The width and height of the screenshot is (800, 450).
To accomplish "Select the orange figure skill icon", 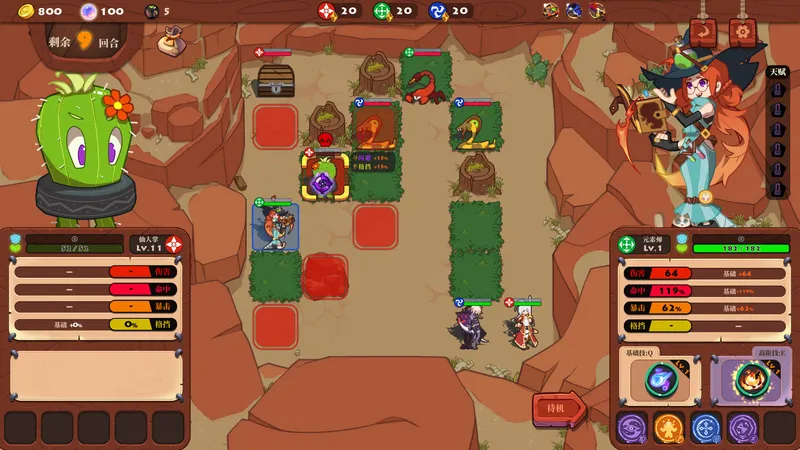I will pyautogui.click(x=670, y=428).
